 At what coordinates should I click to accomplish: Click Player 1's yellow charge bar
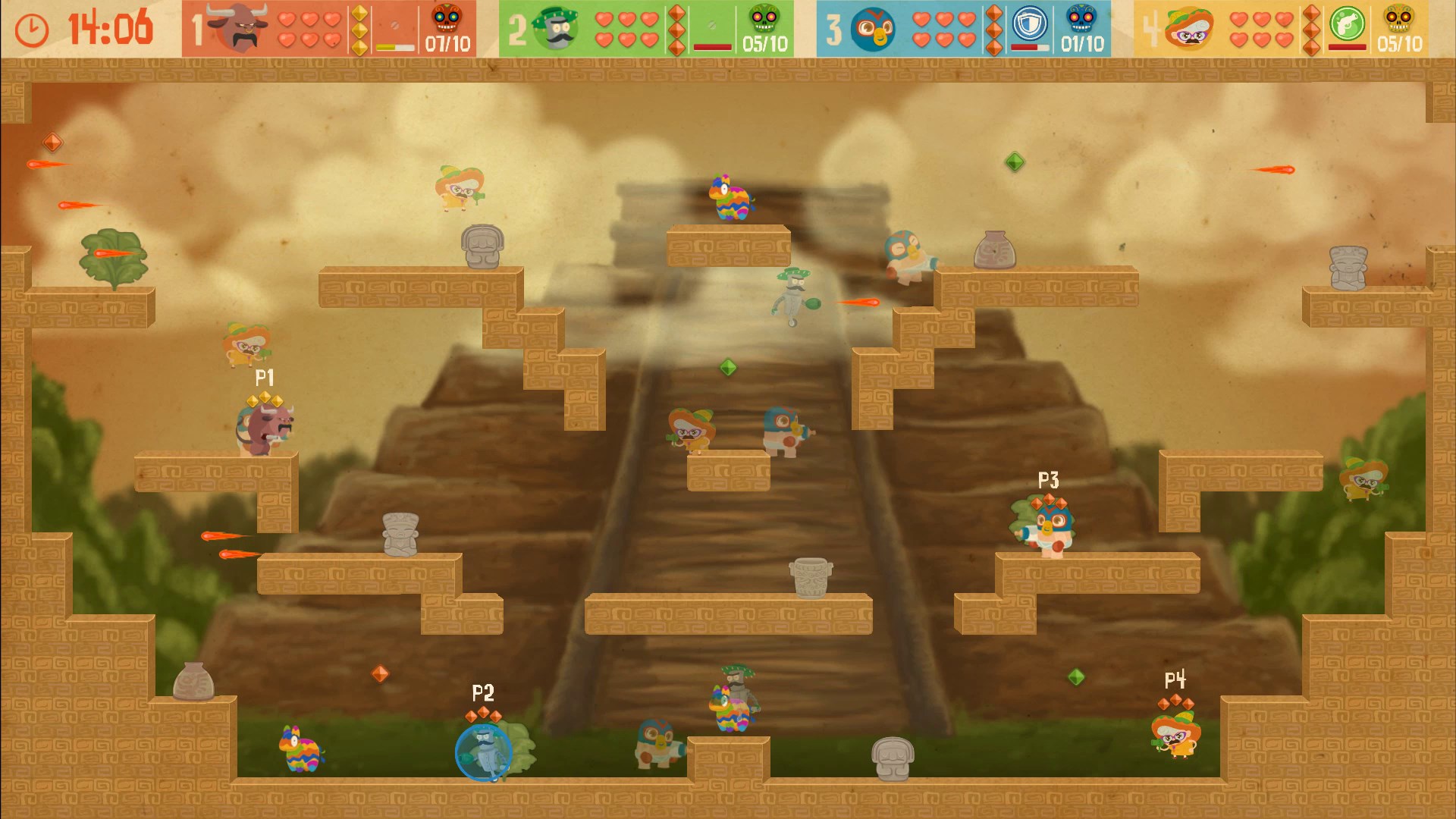click(394, 46)
